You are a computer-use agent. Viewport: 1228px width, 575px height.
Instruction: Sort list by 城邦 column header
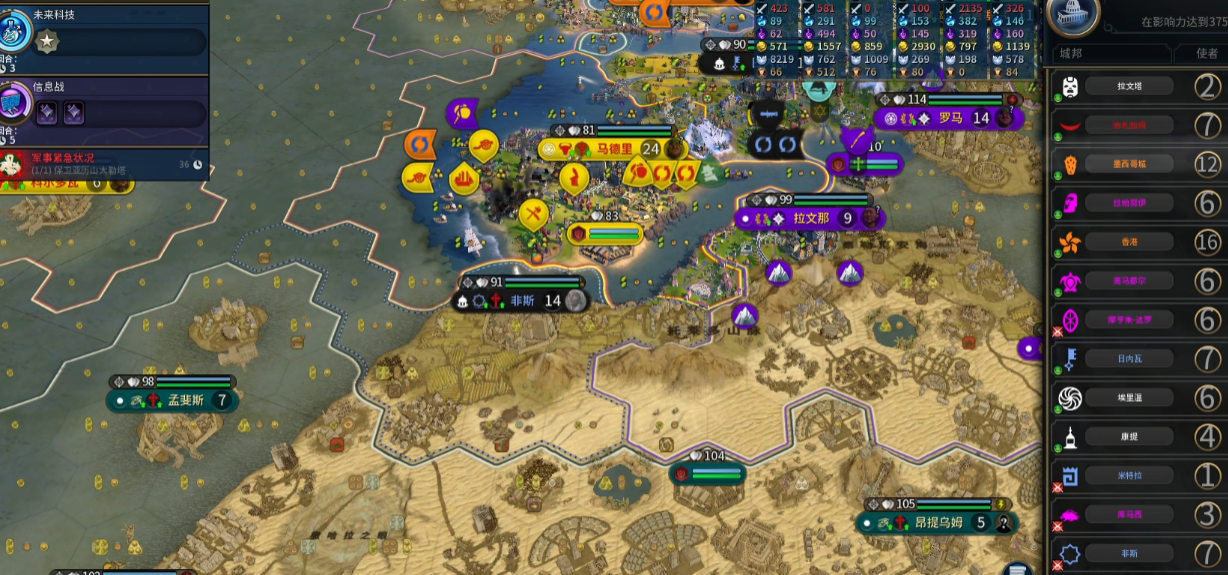click(x=1070, y=53)
